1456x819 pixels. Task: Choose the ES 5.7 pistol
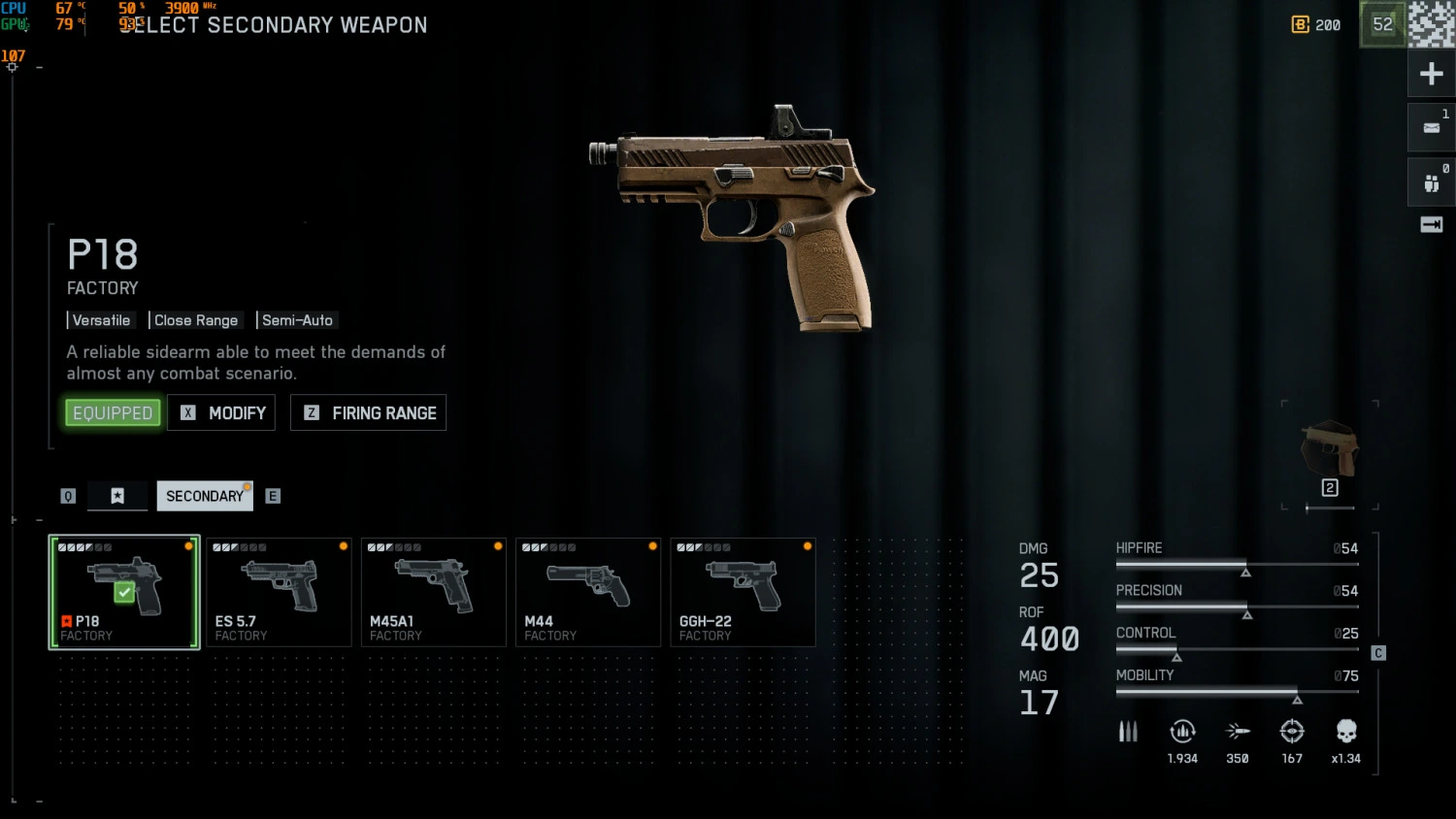point(279,592)
